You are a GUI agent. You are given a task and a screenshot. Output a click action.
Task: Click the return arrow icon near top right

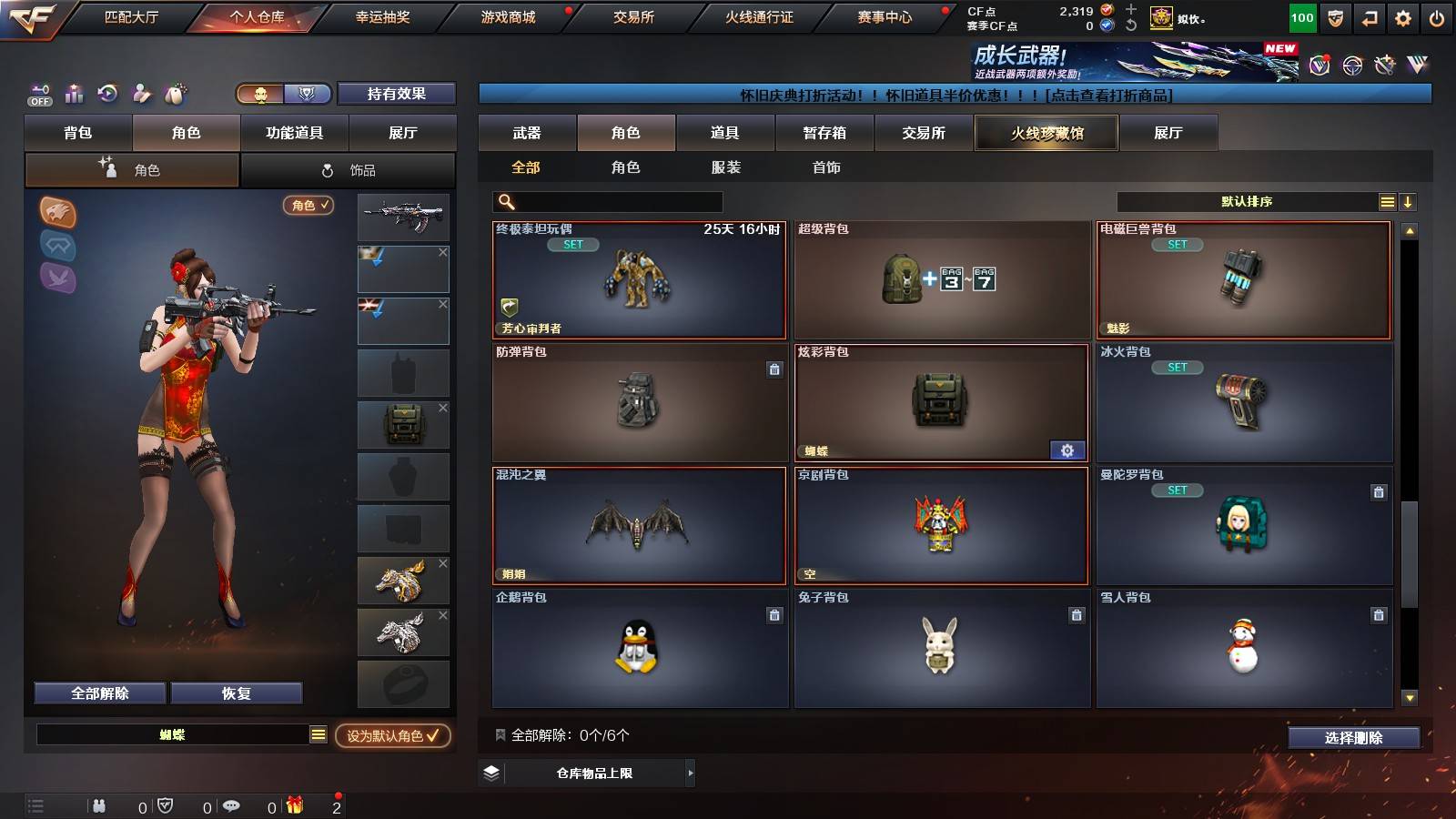[x=1368, y=17]
